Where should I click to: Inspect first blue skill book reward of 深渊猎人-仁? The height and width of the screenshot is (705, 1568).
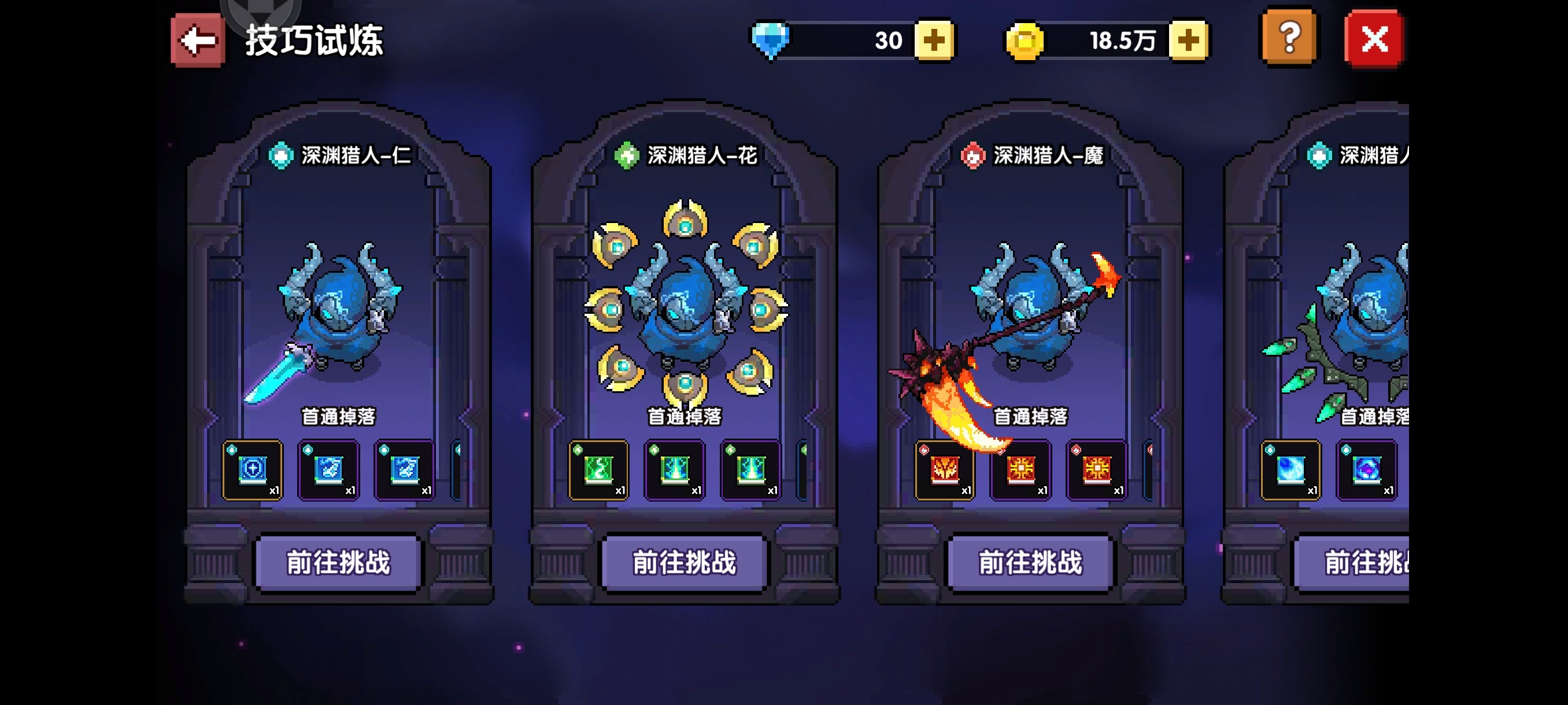pos(253,470)
